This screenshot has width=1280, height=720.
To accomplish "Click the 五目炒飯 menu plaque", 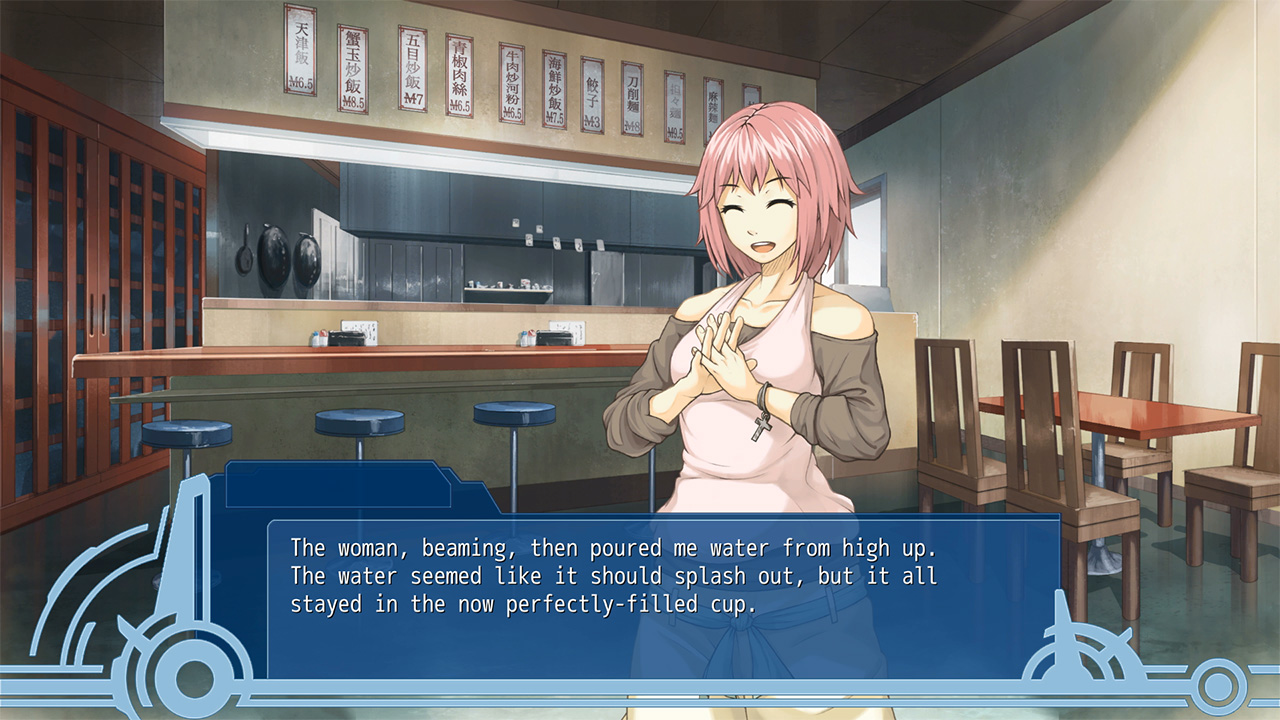I will tap(412, 70).
